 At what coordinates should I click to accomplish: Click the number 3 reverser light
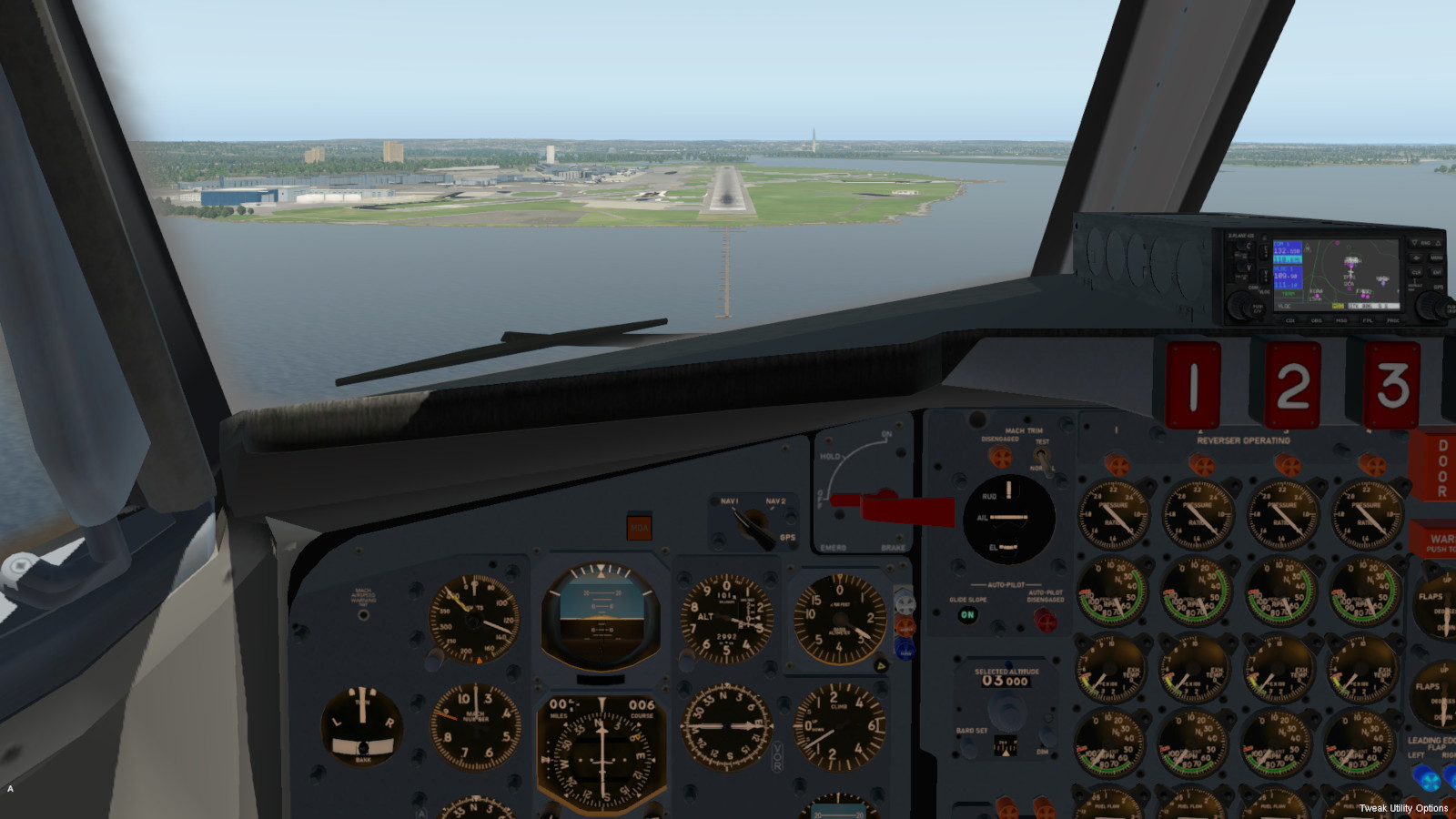pos(1391,385)
